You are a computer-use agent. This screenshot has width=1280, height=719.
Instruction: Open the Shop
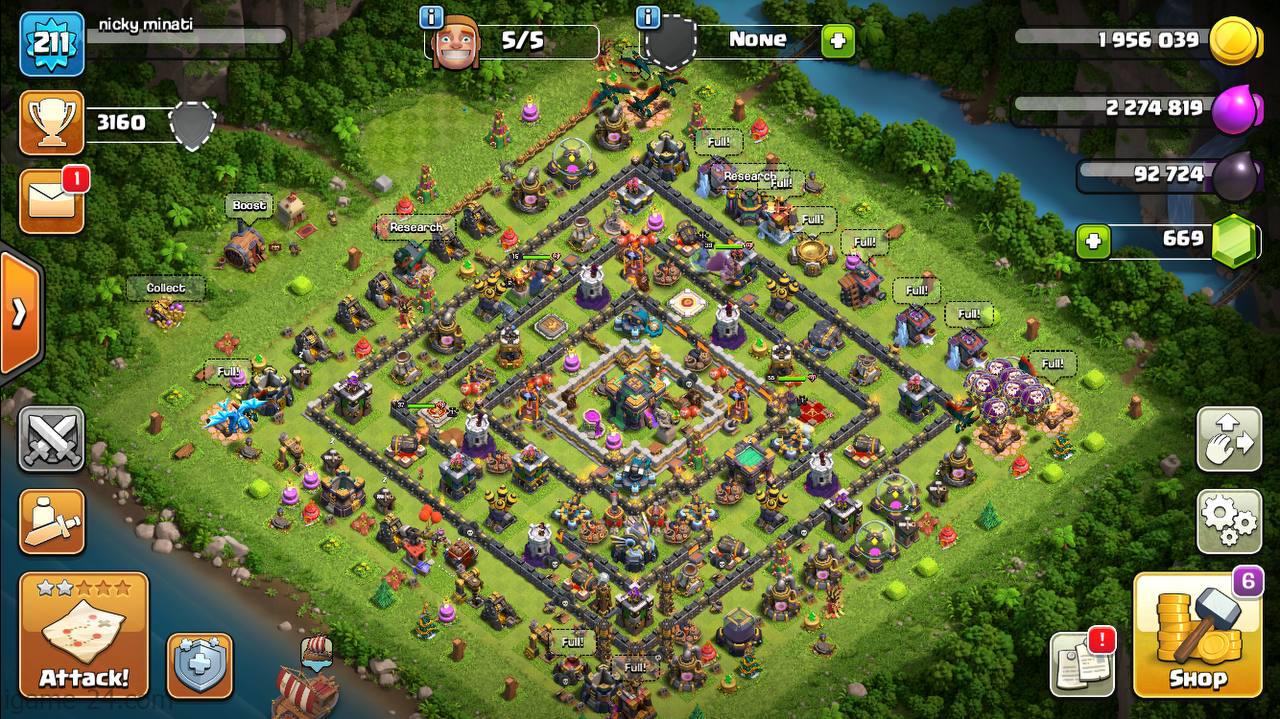(x=1197, y=636)
